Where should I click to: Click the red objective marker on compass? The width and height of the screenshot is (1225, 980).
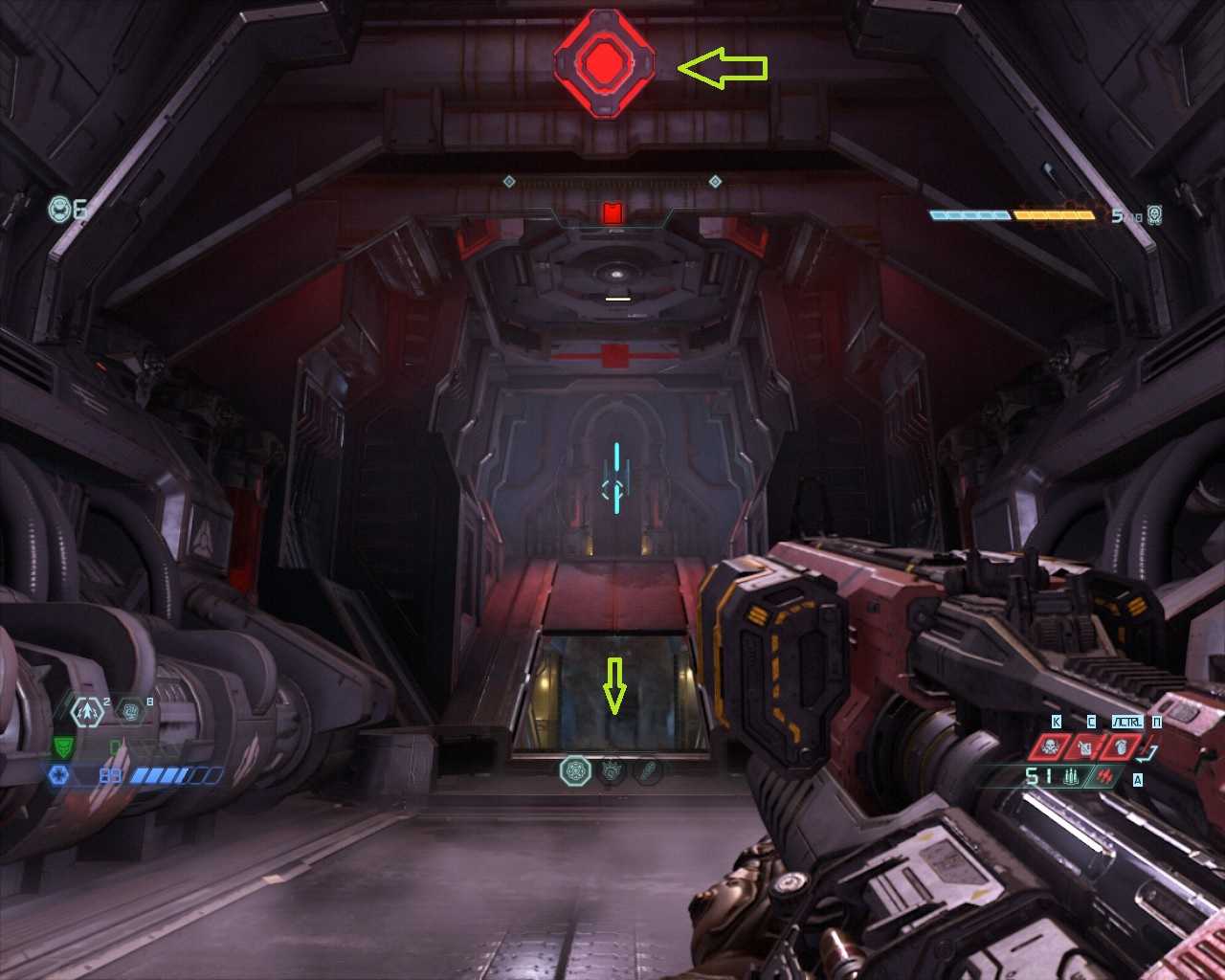point(612,212)
